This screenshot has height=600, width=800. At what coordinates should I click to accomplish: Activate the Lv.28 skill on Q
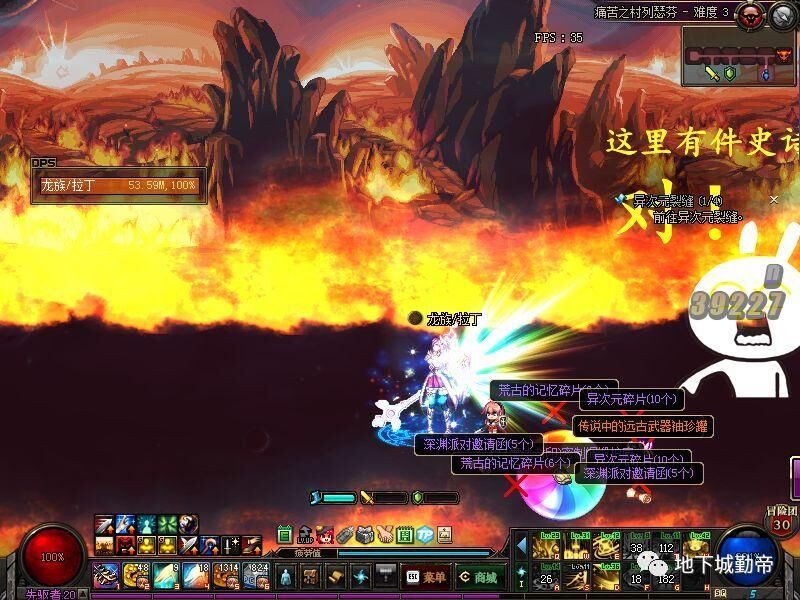click(548, 545)
